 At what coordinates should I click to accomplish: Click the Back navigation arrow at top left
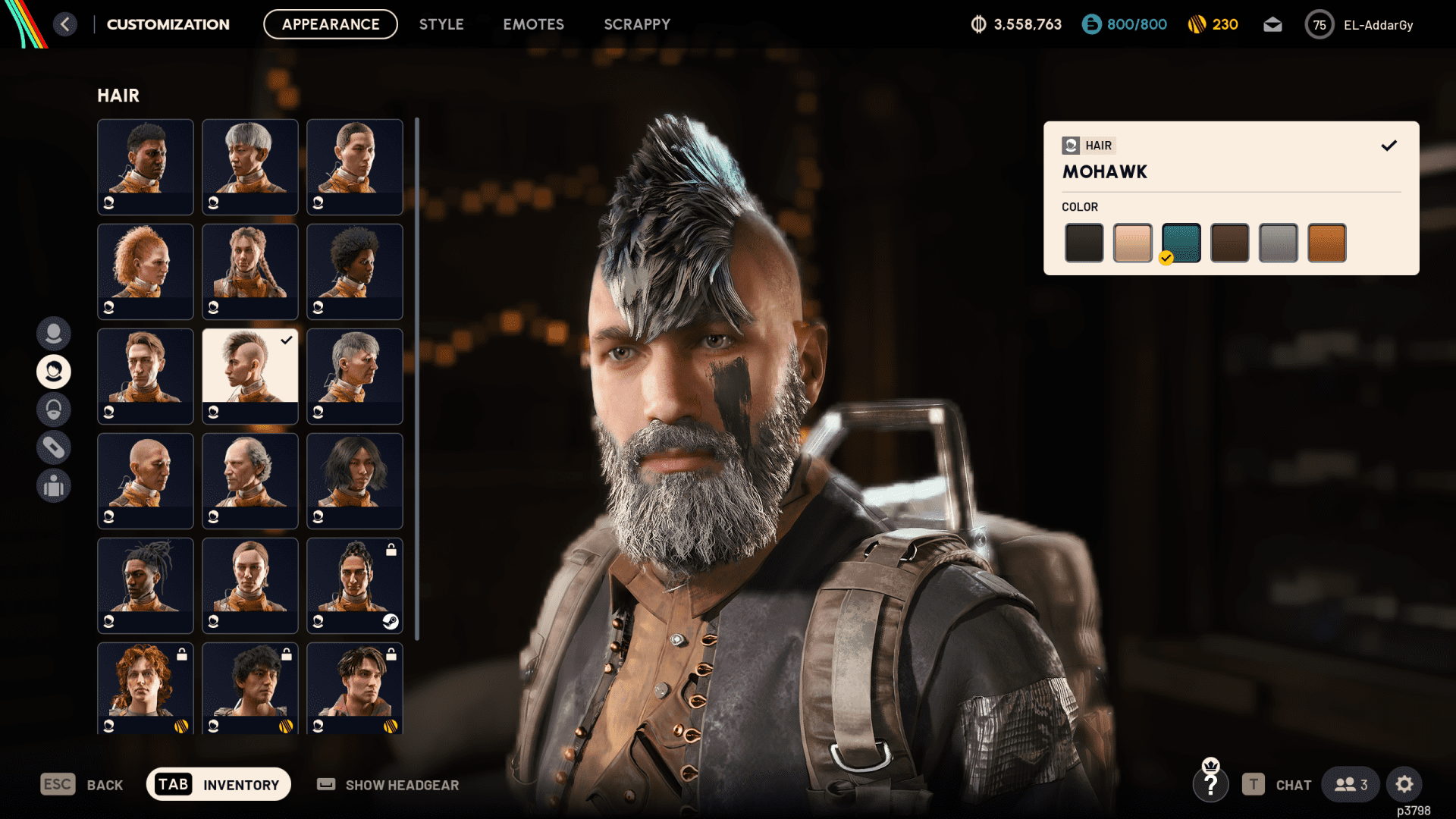click(x=65, y=24)
